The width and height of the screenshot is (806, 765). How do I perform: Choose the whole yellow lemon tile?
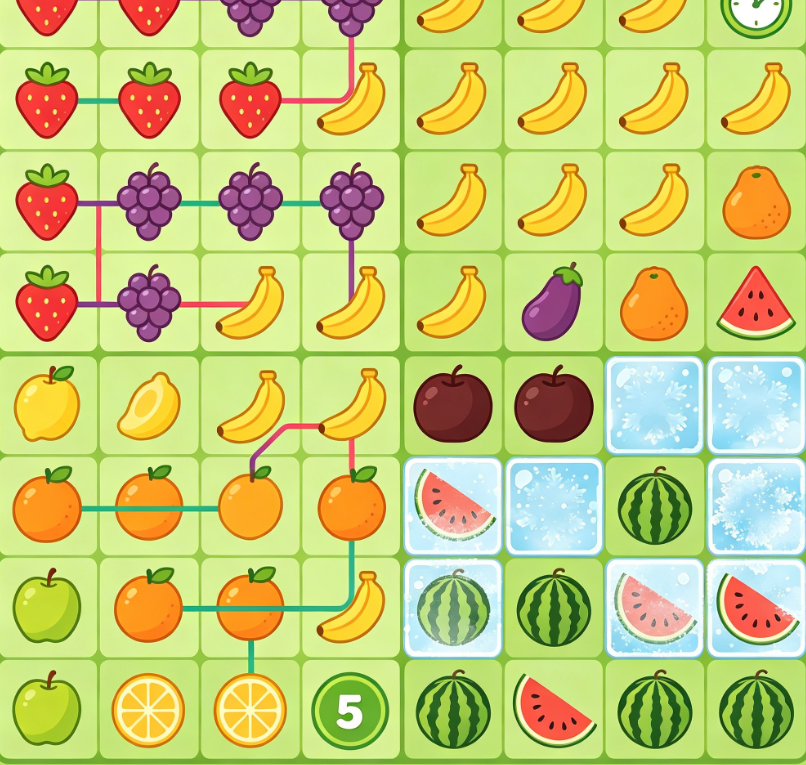pyautogui.click(x=47, y=405)
